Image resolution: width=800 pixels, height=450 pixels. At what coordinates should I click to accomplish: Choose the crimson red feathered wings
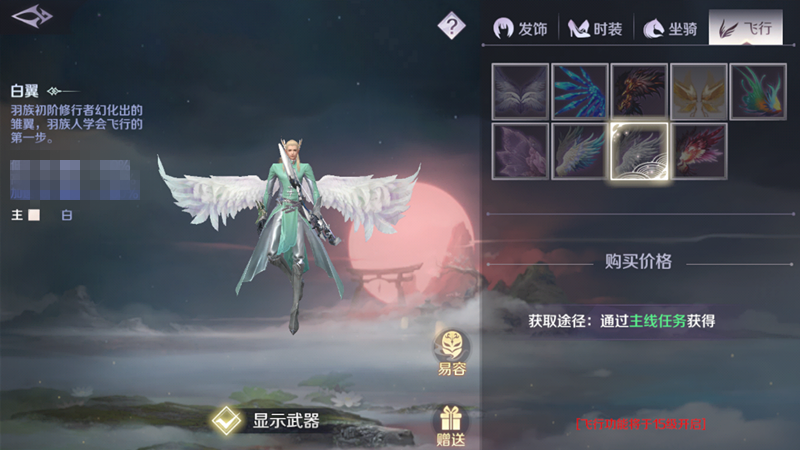[x=699, y=151]
